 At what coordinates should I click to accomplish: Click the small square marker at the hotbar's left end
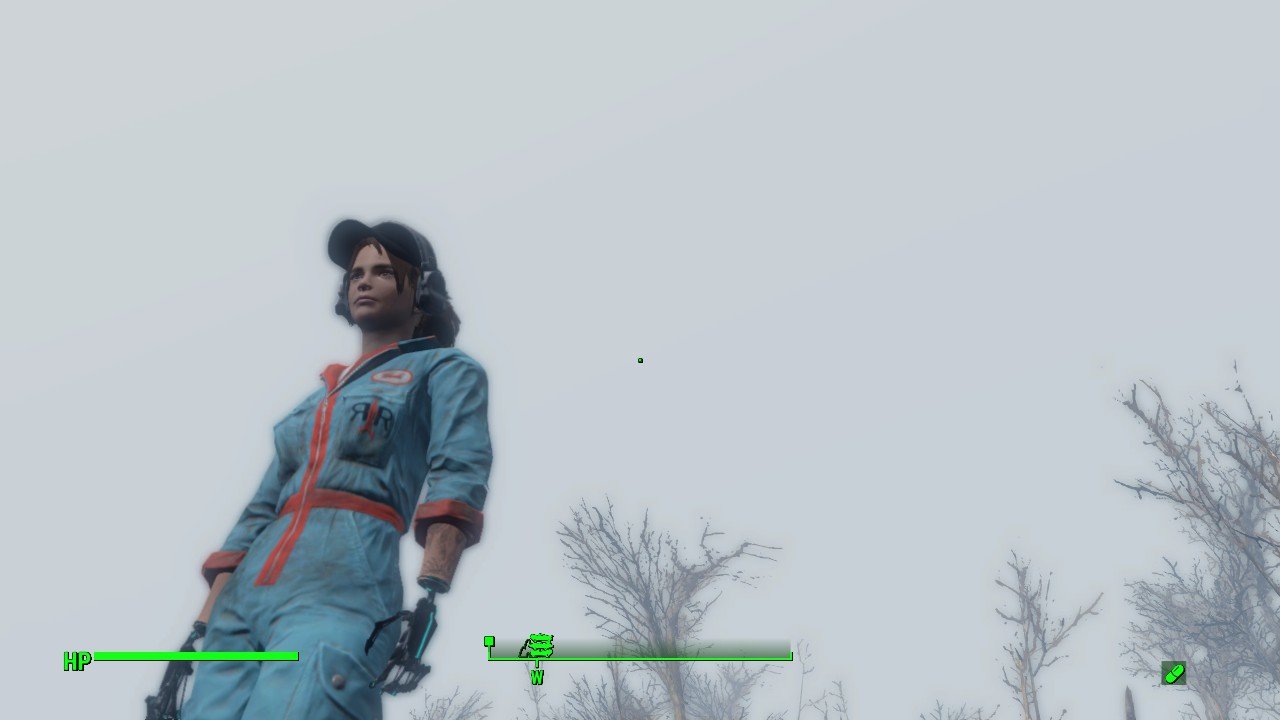pos(489,639)
